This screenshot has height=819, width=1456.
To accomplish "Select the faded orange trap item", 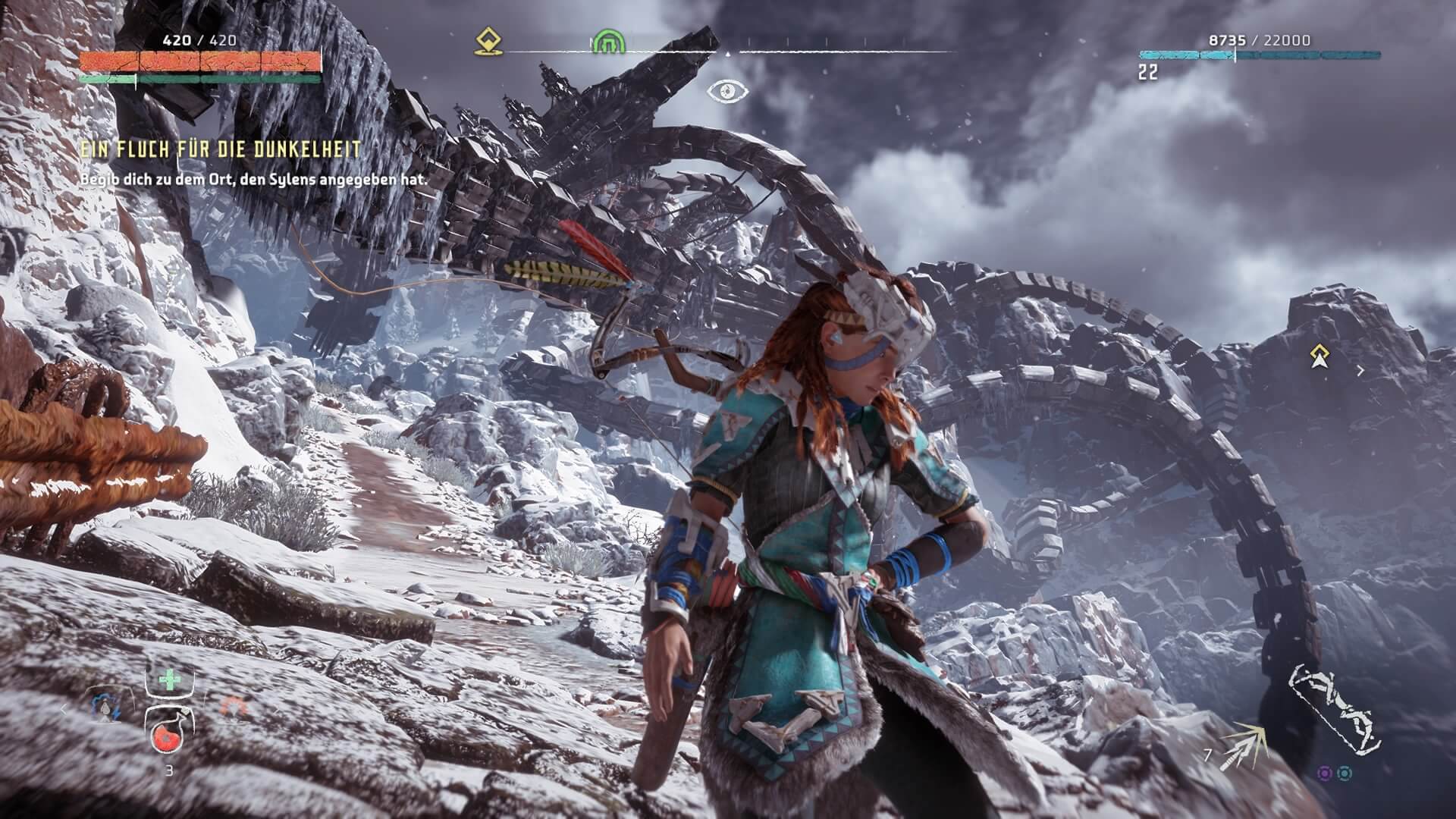I will click(234, 709).
